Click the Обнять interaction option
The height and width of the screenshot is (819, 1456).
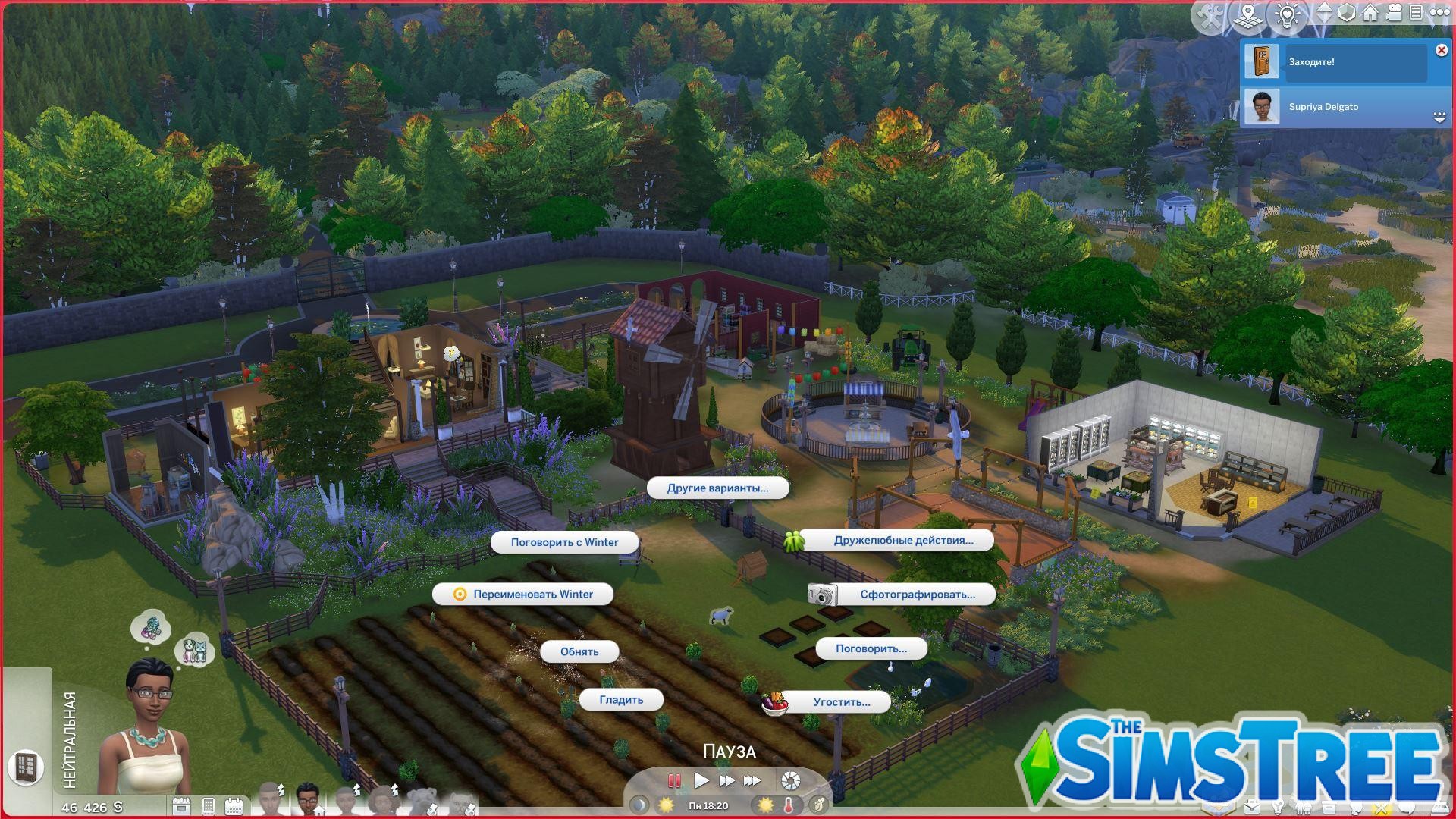click(x=578, y=651)
